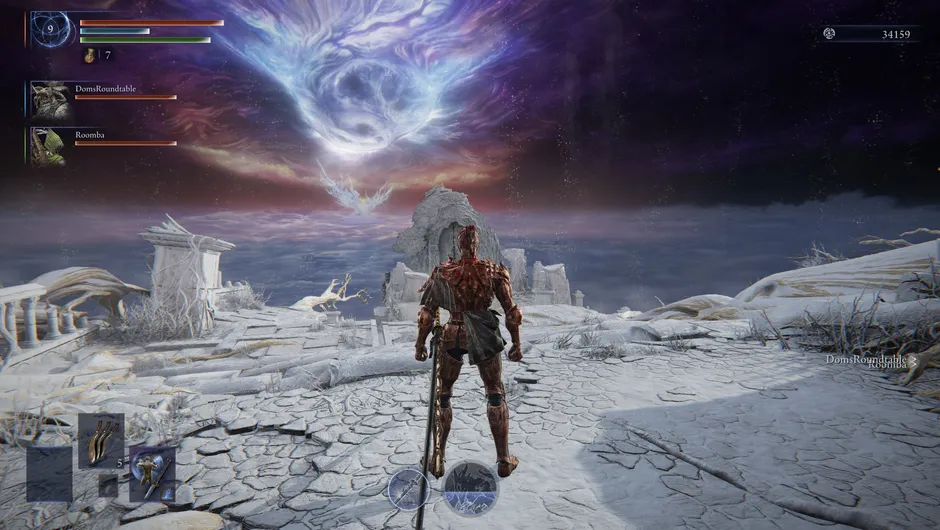Select DomsRoundtable's teammate portrait

[x=48, y=99]
